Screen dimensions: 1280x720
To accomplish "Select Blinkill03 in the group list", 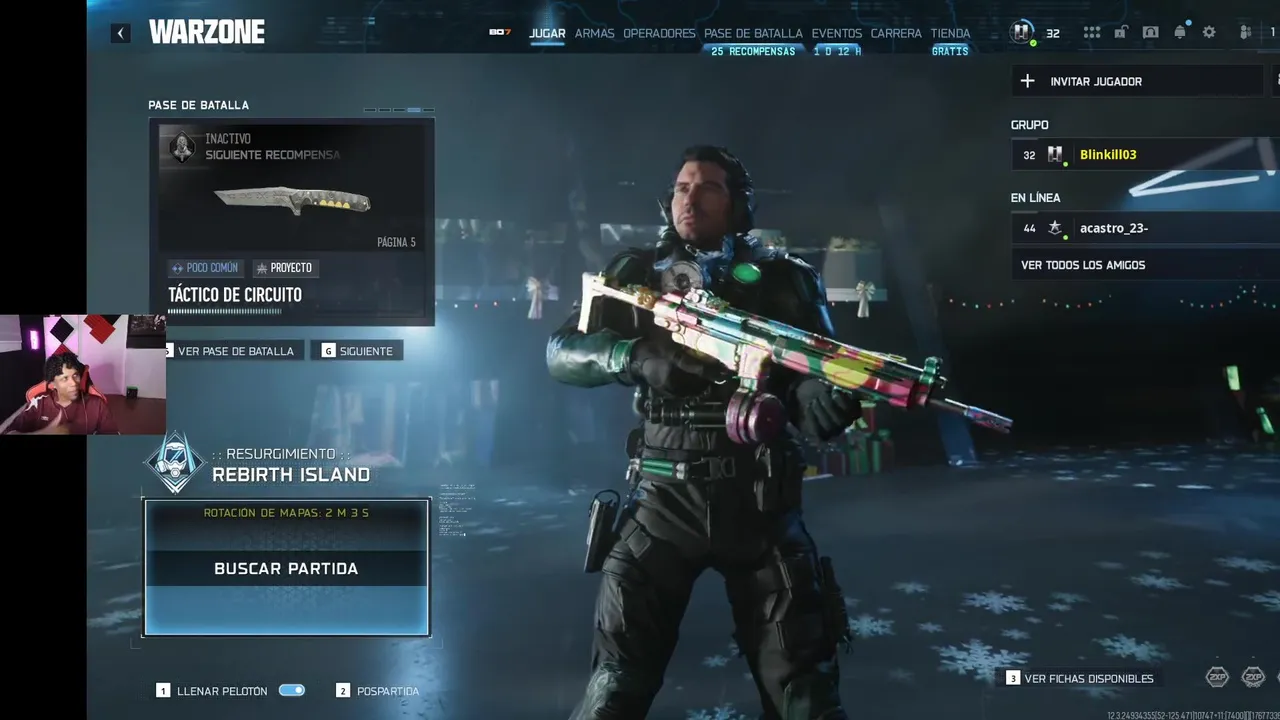I will click(x=1107, y=155).
